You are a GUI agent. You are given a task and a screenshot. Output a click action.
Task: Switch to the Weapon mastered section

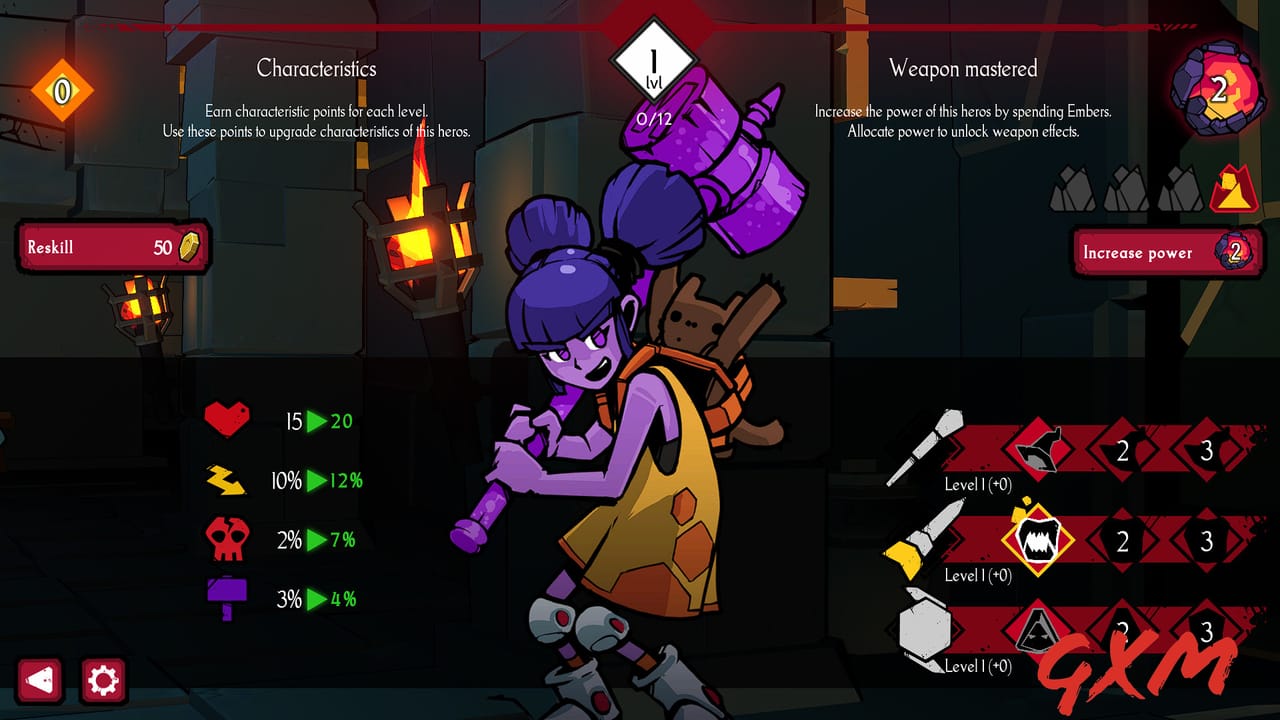(x=963, y=68)
